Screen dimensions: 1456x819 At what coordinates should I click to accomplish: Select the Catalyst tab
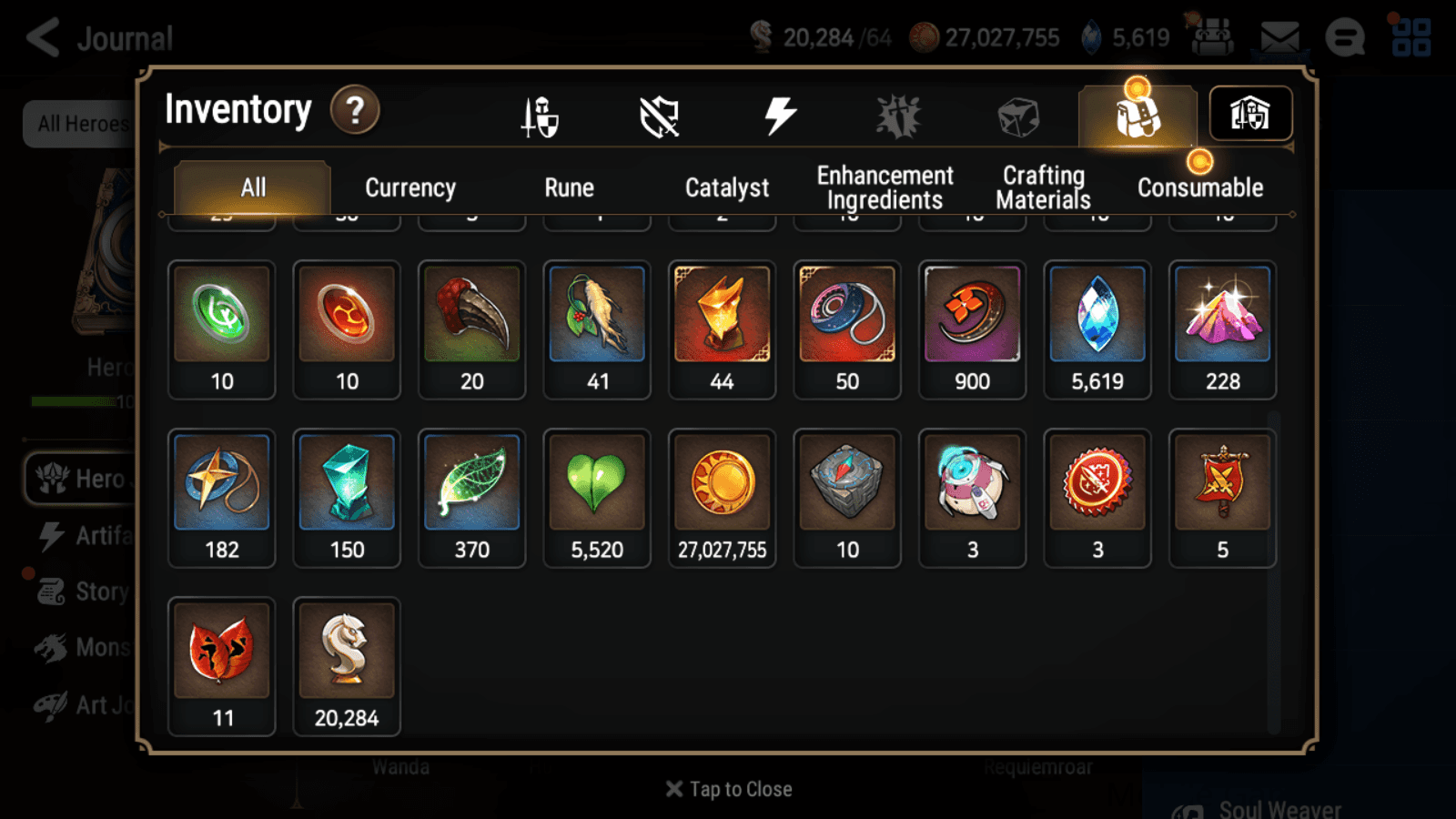pyautogui.click(x=727, y=188)
